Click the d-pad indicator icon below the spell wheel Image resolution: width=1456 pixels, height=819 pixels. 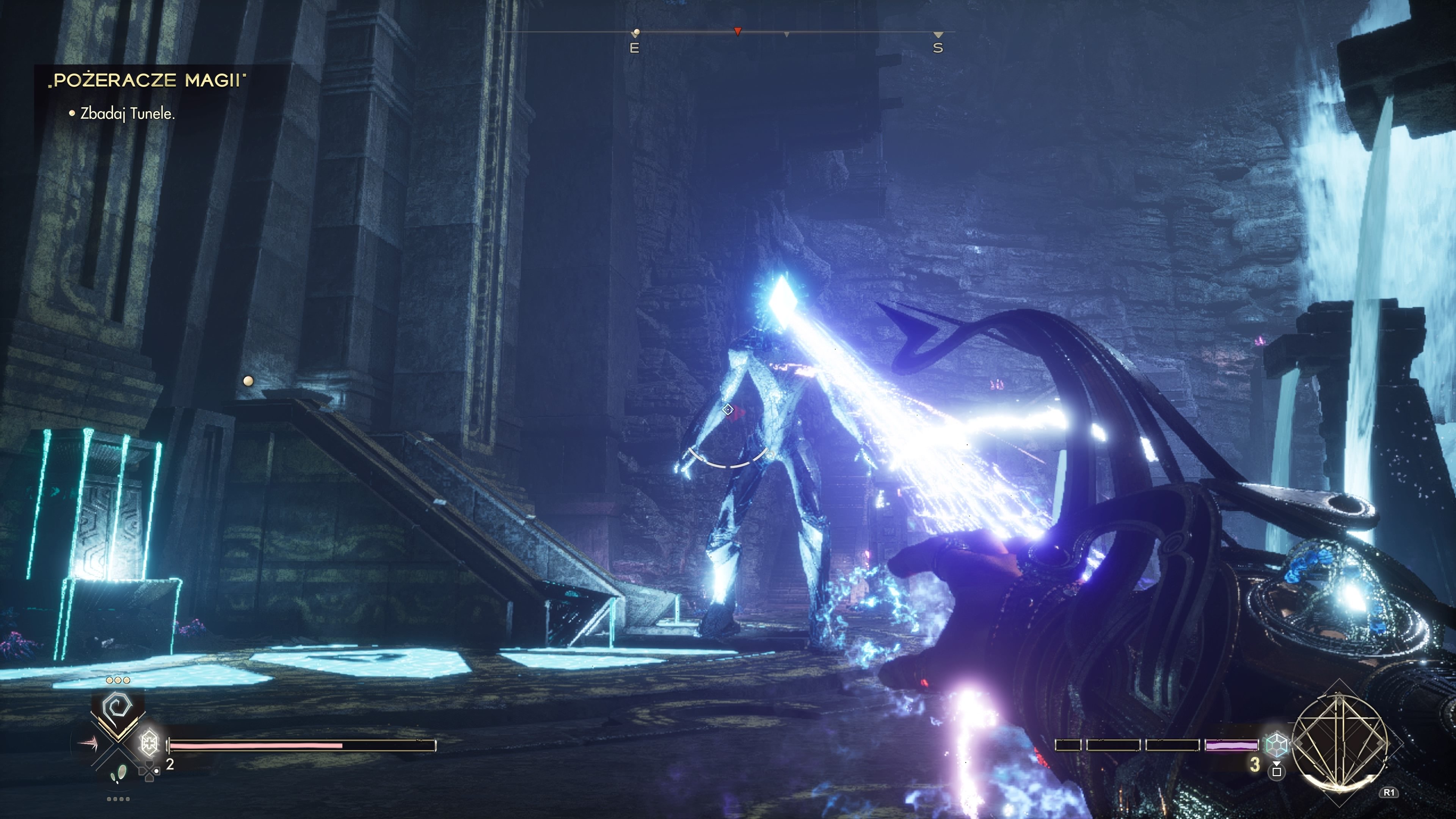[149, 772]
